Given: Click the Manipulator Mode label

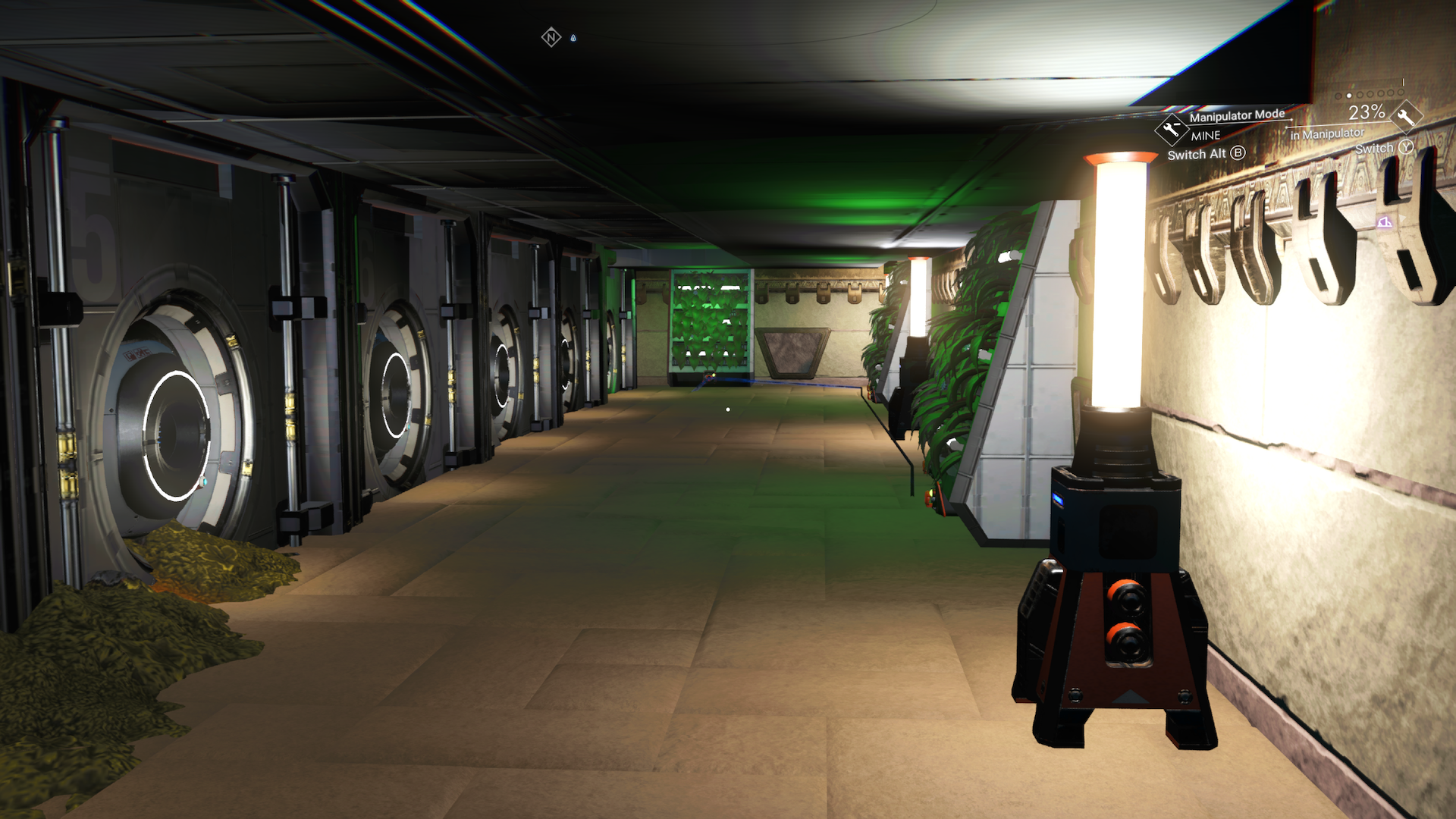Looking at the screenshot, I should tap(1236, 115).
